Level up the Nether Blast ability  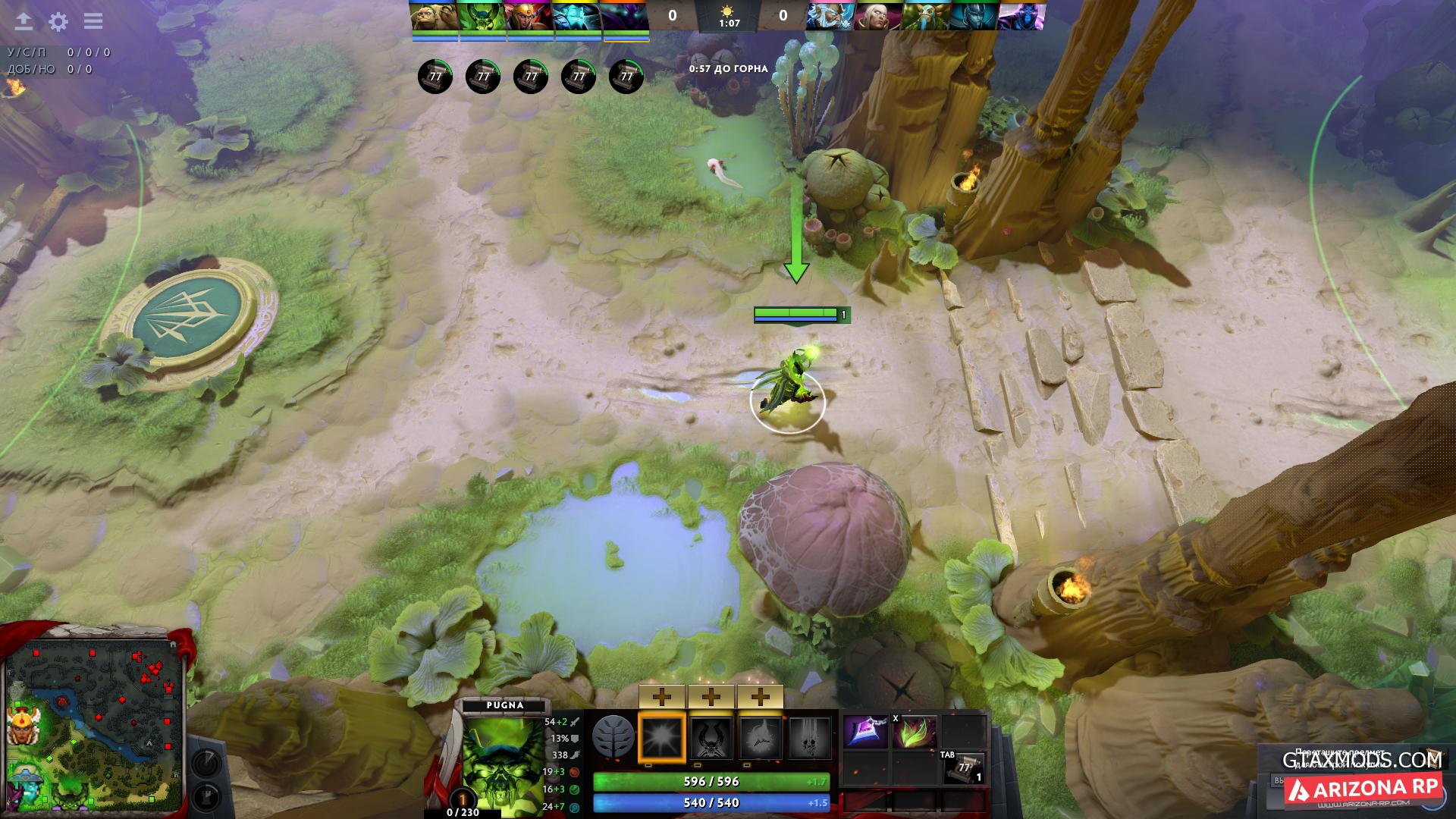coord(662,696)
